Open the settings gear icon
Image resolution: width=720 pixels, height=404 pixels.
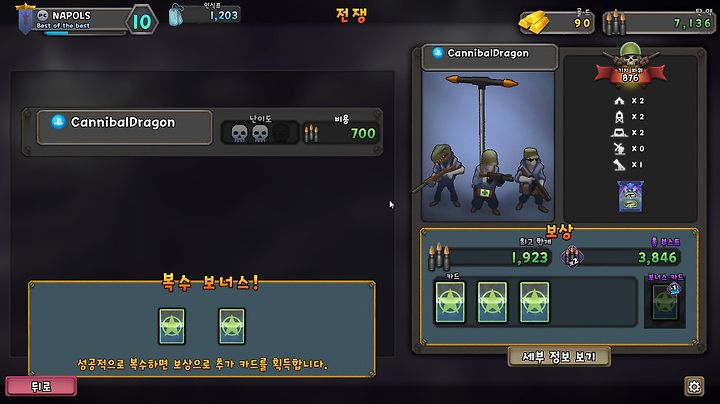[695, 386]
